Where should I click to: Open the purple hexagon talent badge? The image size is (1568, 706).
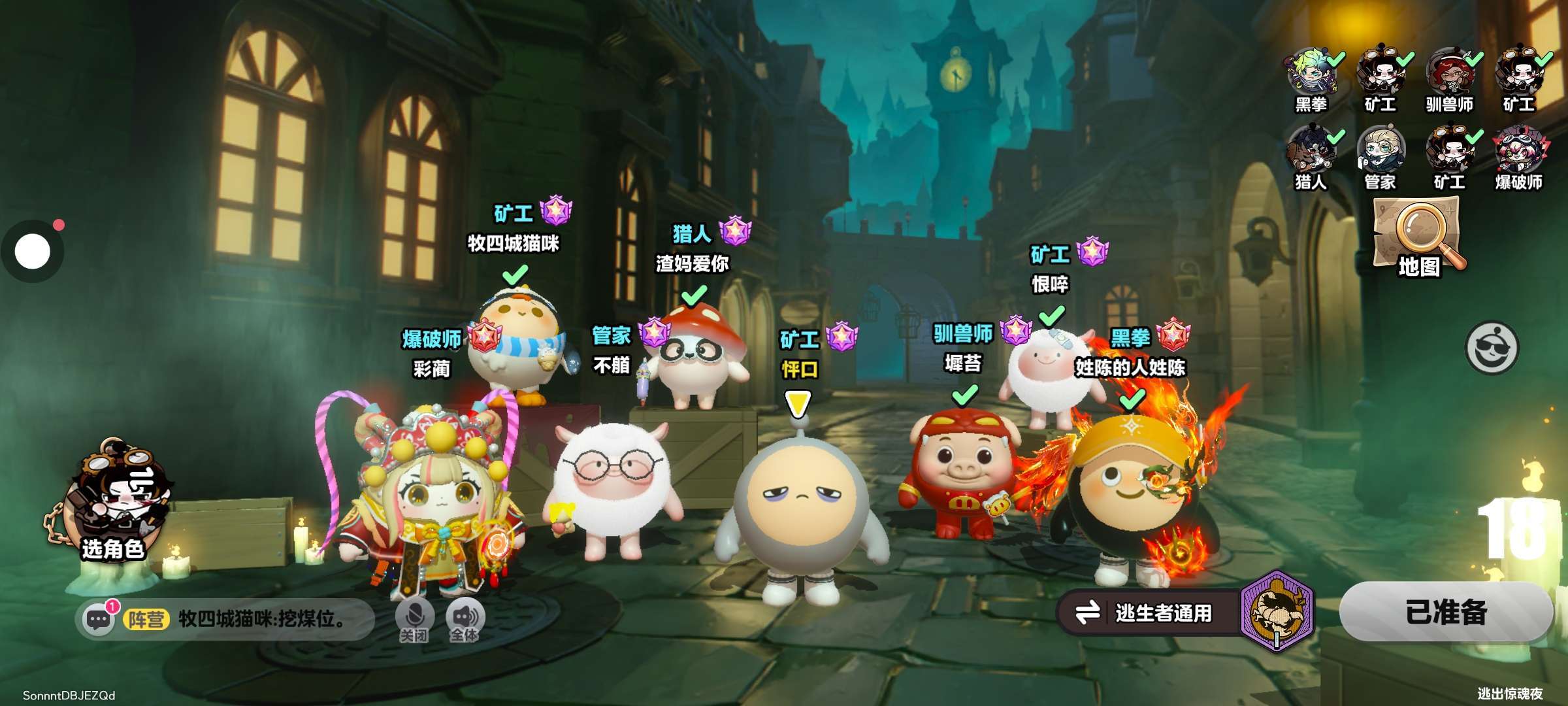[x=1277, y=611]
